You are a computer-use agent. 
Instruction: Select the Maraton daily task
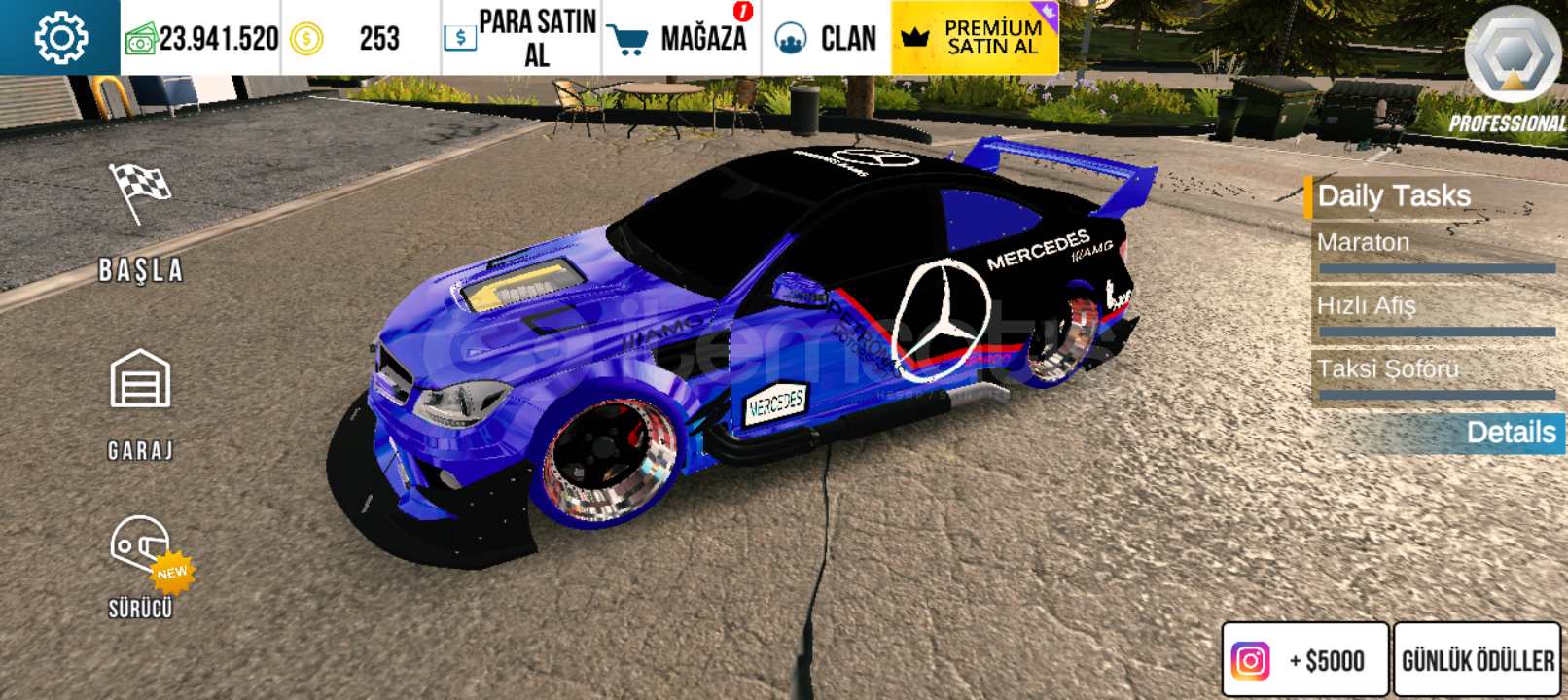pyautogui.click(x=1436, y=251)
